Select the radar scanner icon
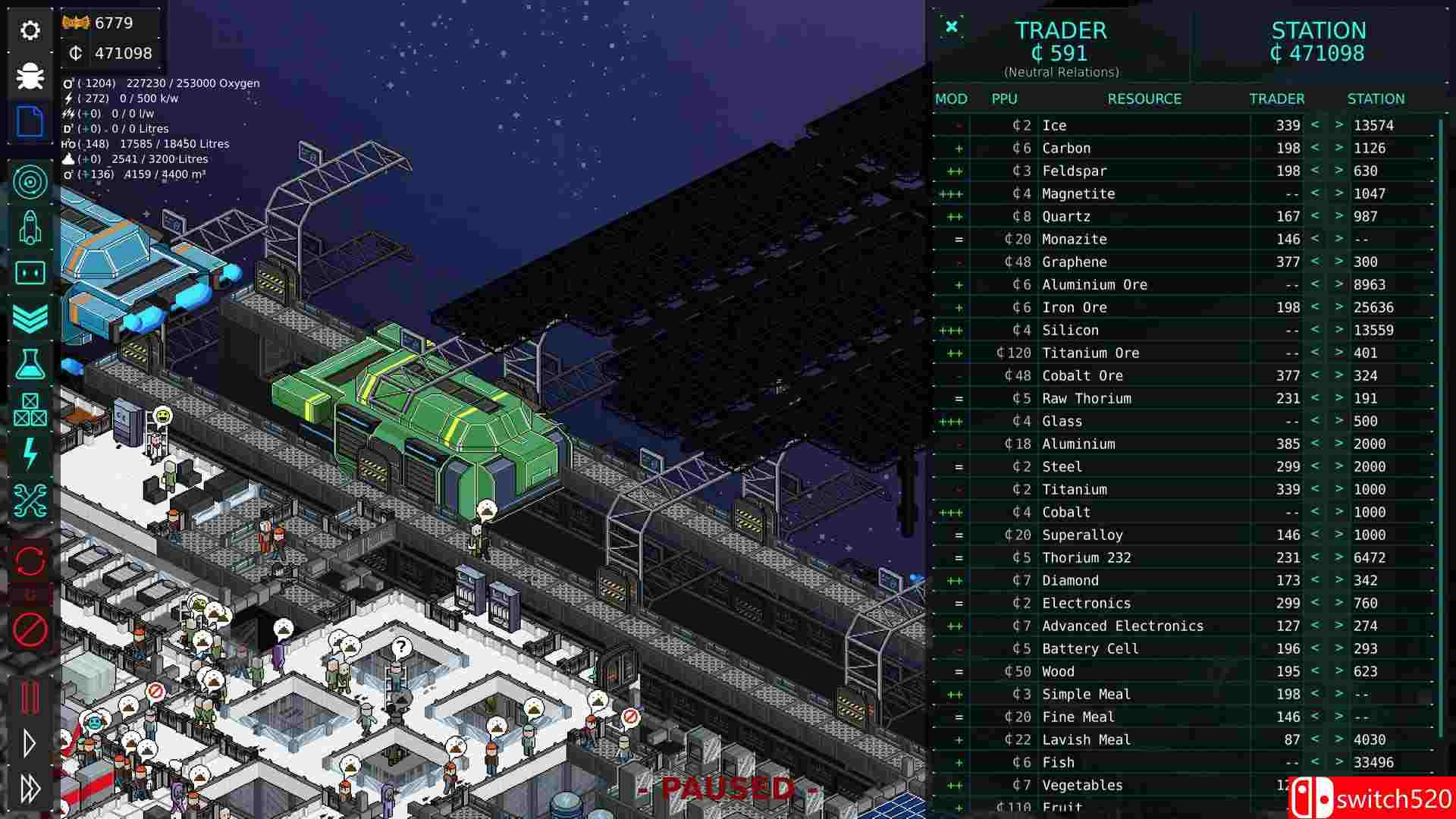 30,182
